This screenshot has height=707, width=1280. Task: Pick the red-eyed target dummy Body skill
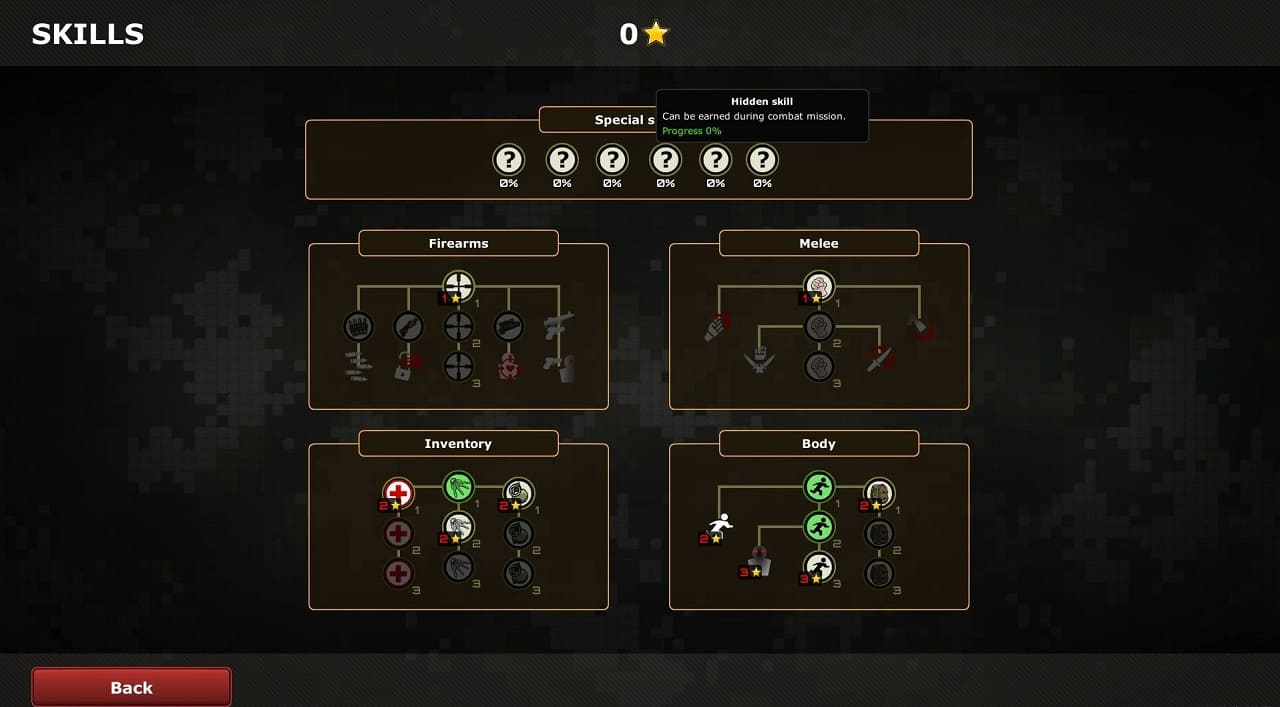759,561
